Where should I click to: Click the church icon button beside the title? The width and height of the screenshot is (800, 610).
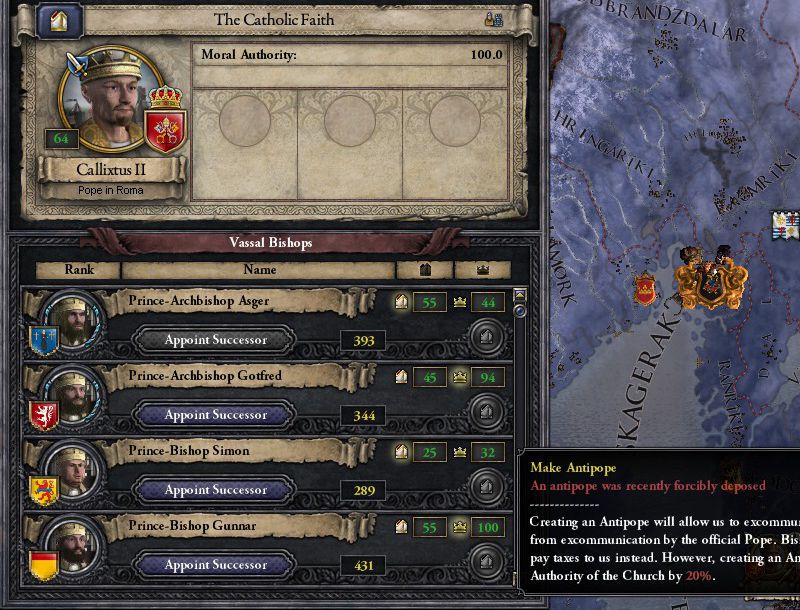tap(61, 20)
